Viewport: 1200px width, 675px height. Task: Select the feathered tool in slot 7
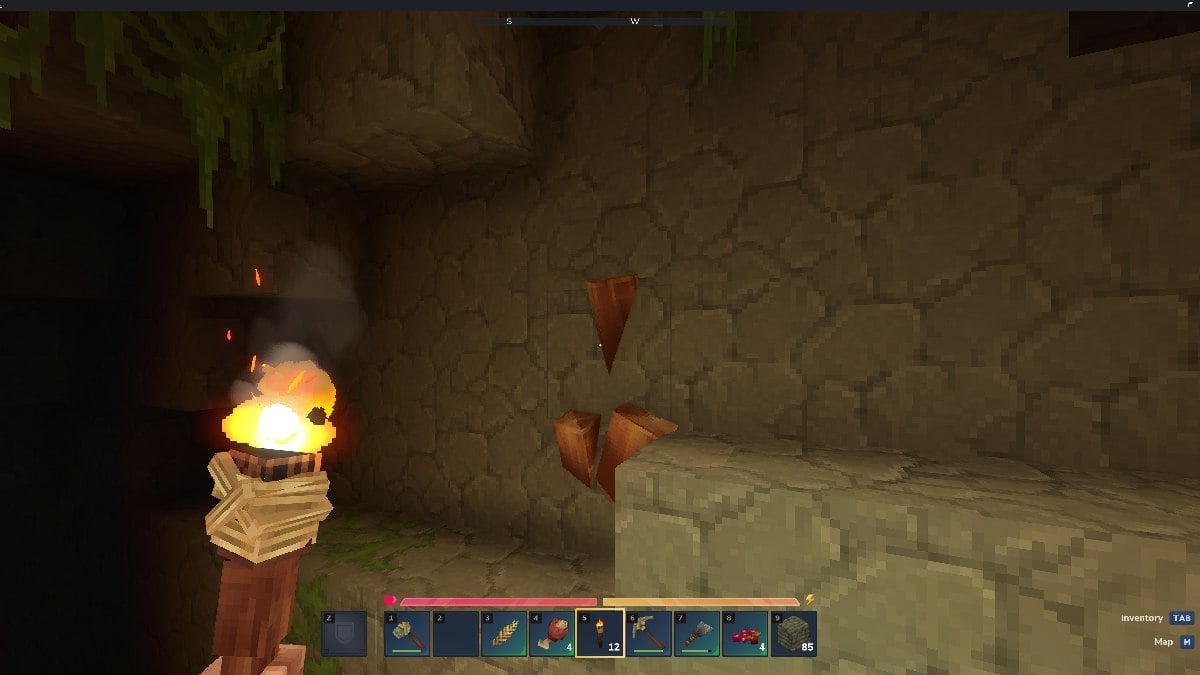pos(697,633)
